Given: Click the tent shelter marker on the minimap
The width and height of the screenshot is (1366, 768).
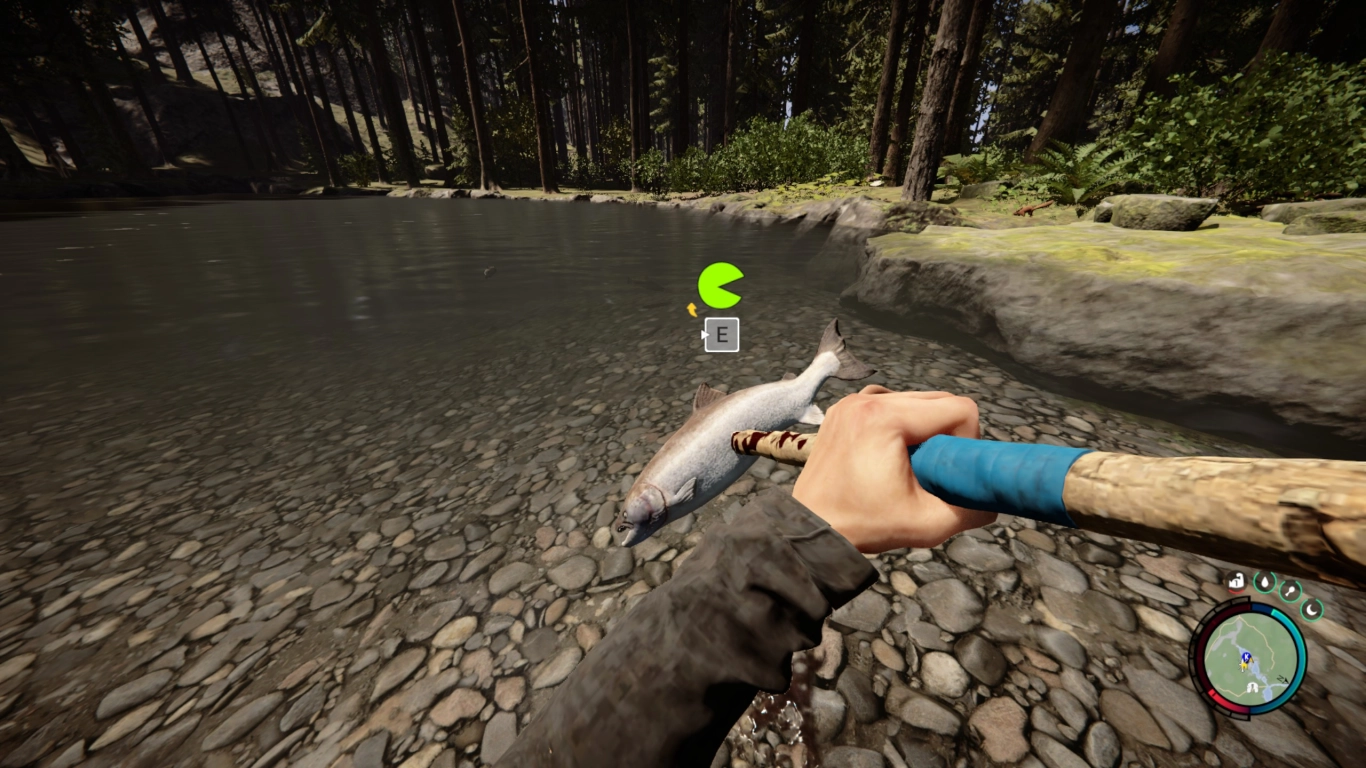Looking at the screenshot, I should pos(1251,686).
